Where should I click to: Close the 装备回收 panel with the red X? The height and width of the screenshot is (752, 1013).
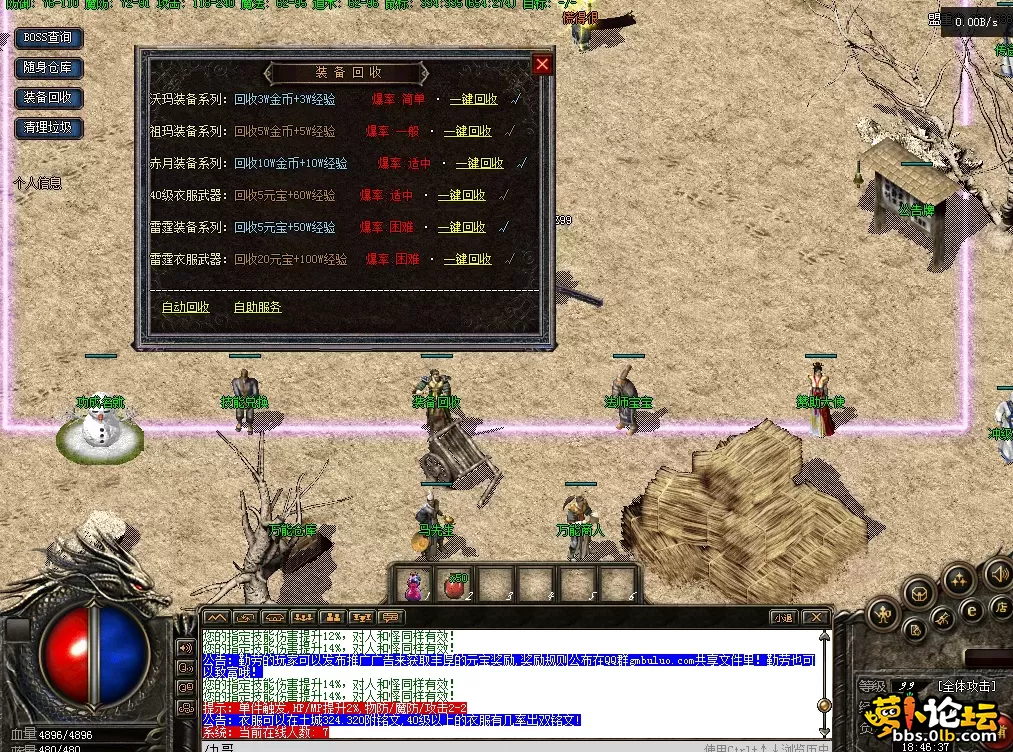[x=542, y=65]
